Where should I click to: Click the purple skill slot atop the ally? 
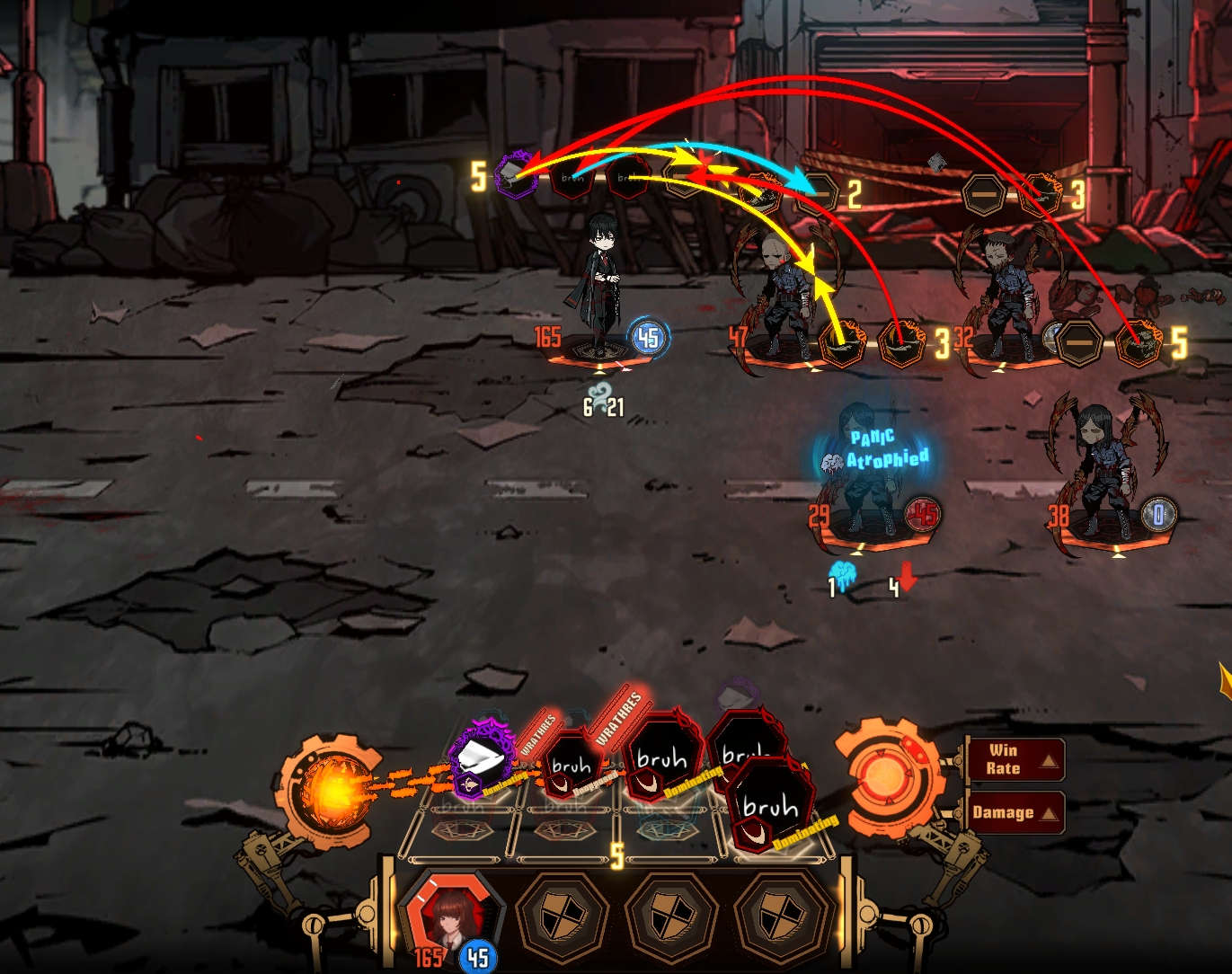coord(516,175)
